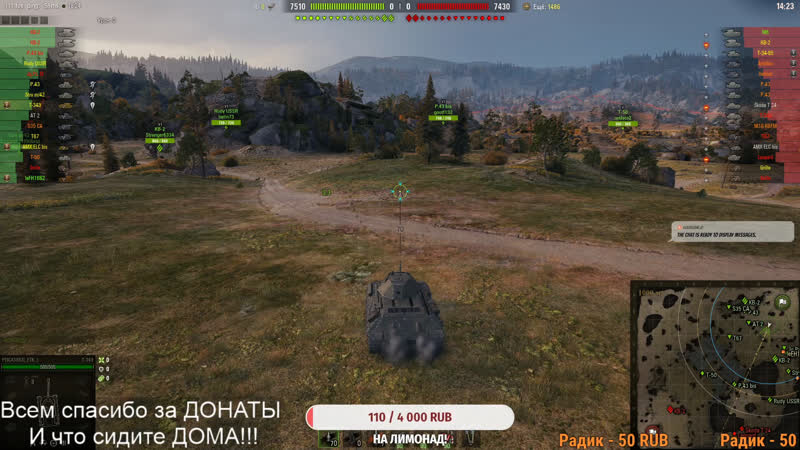
Task: Click the donation goal bar 110 / 4 000 RUB
Action: 410,416
